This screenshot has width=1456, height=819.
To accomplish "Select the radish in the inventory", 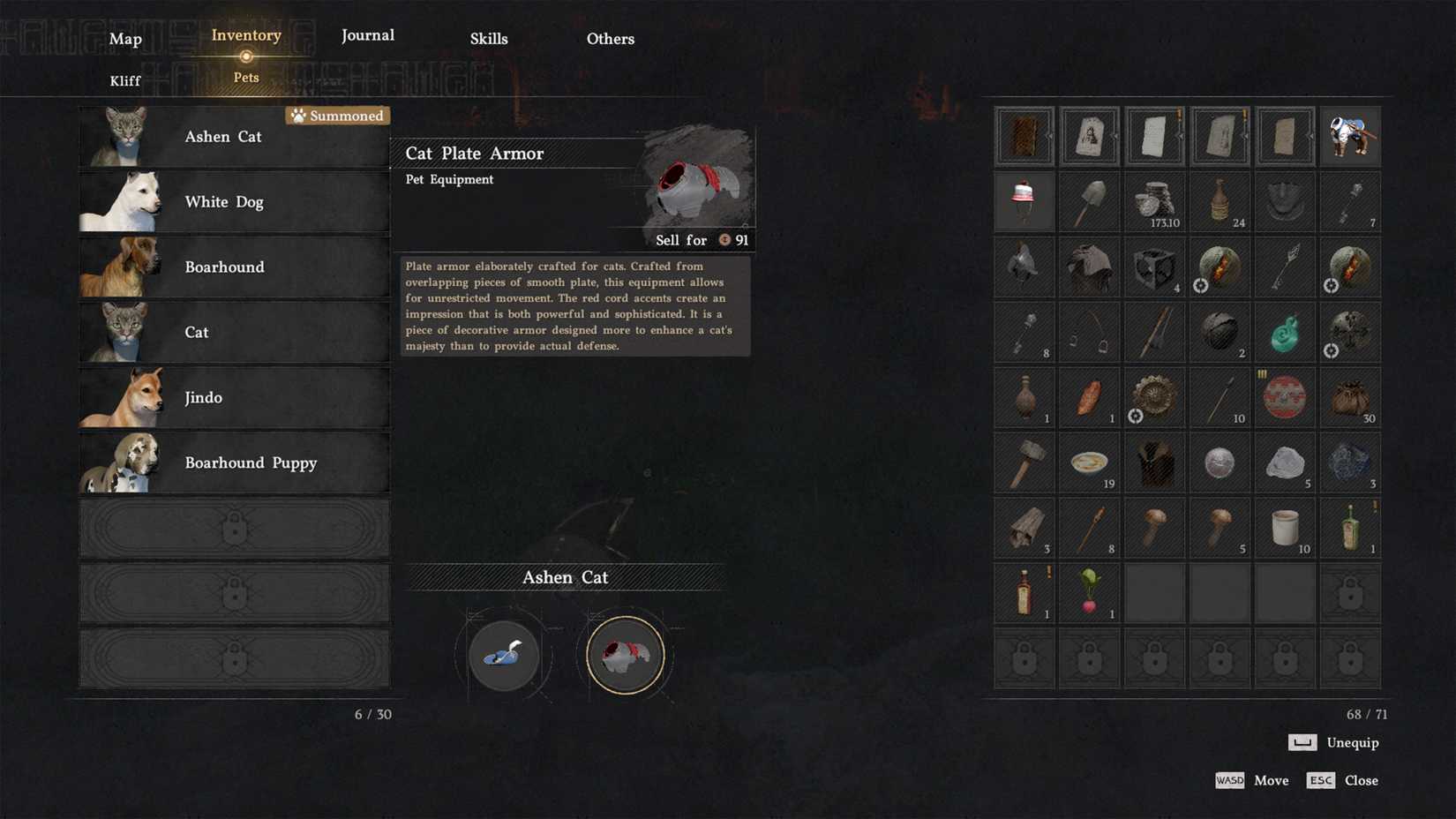I will 1089,592.
